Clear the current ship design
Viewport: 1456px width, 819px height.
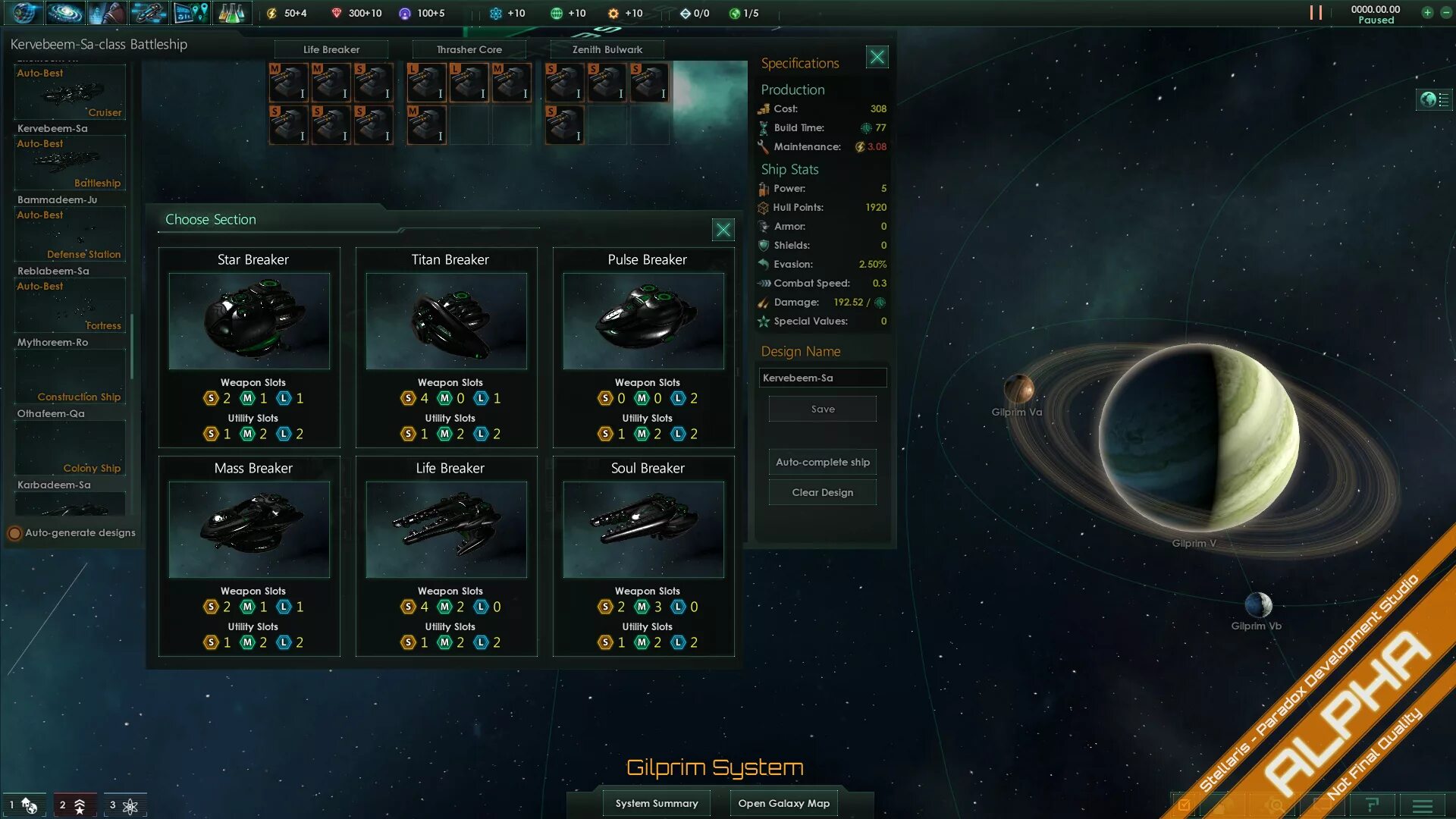(x=823, y=492)
